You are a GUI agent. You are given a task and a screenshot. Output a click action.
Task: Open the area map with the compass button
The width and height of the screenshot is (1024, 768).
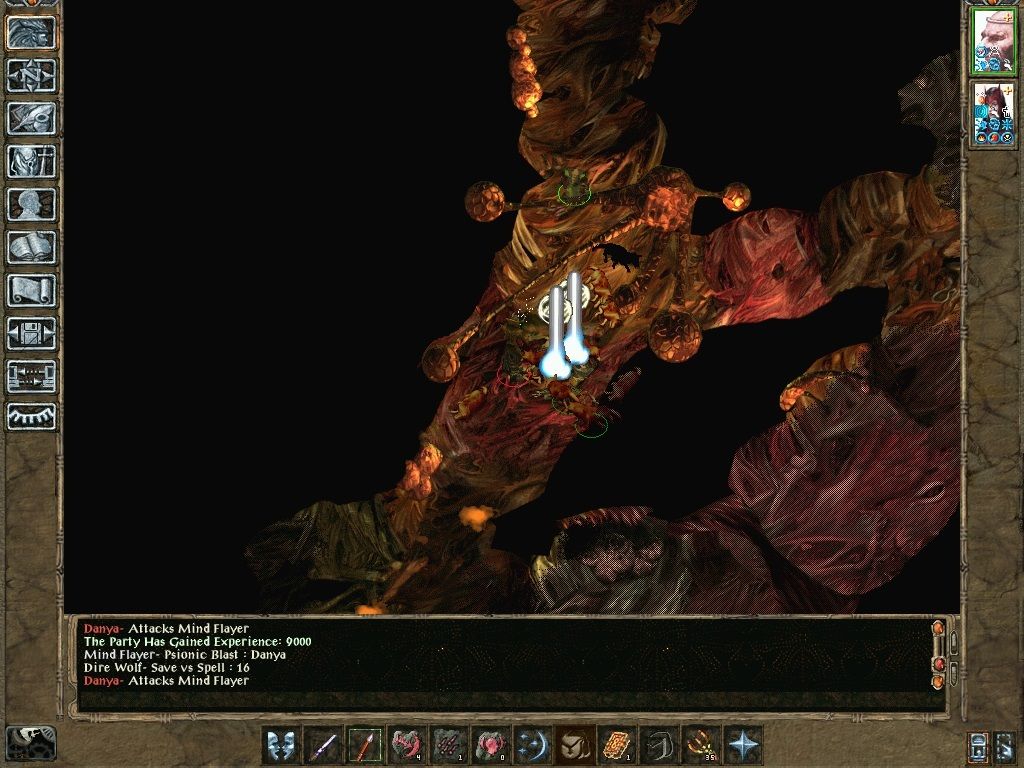pyautogui.click(x=31, y=76)
